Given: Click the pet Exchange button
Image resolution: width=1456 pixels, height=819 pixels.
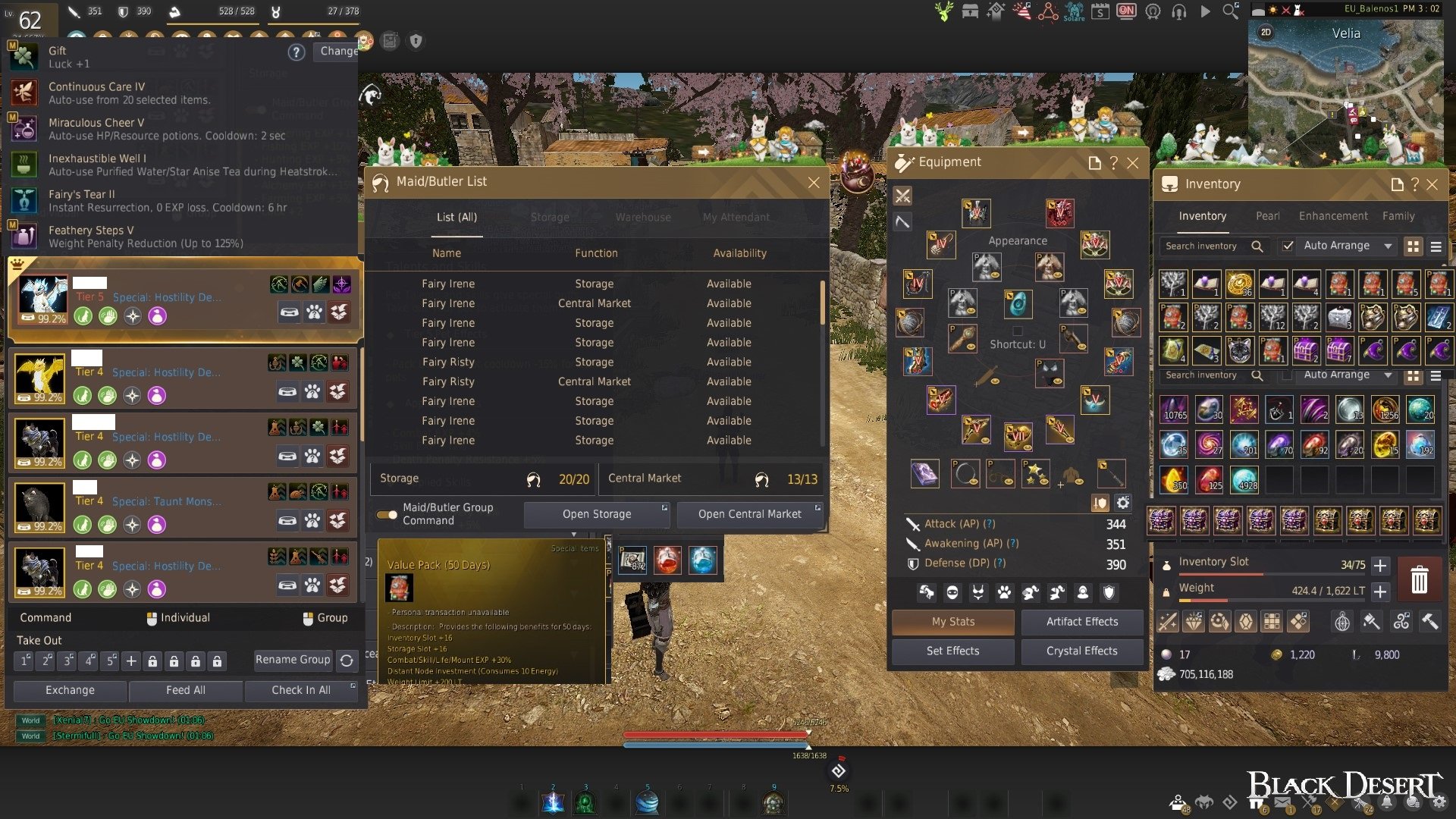Looking at the screenshot, I should point(70,691).
